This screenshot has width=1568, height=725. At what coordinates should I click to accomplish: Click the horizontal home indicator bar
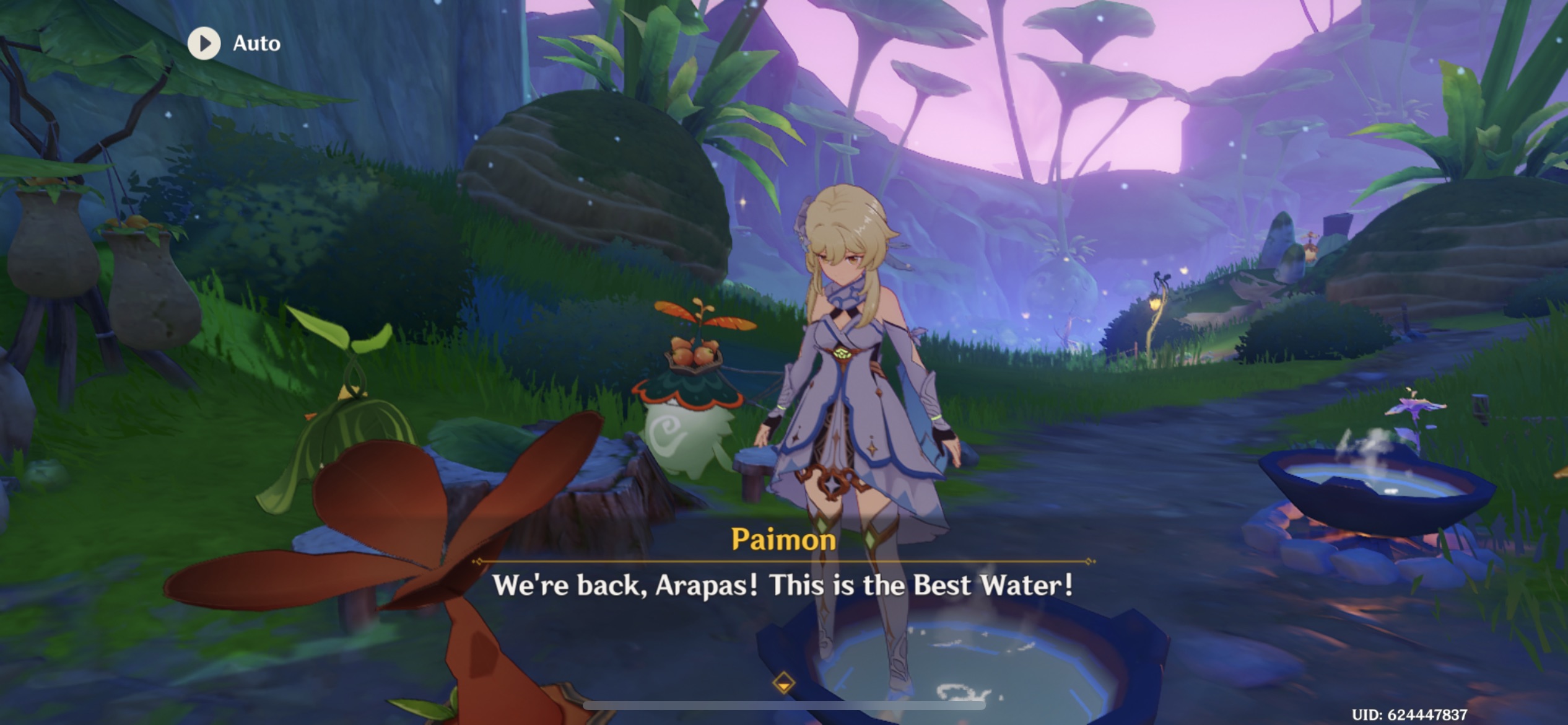point(783,706)
